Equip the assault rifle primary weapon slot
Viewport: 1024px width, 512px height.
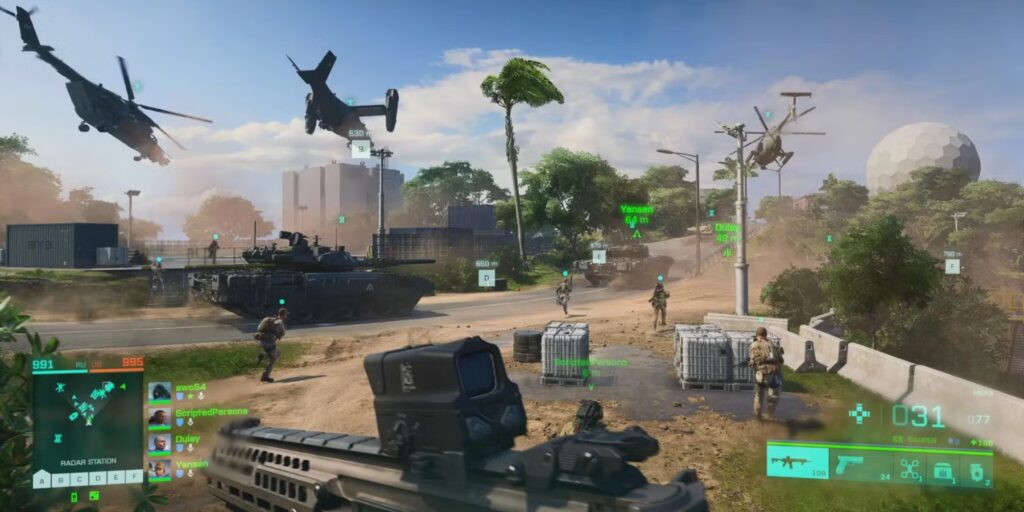pyautogui.click(x=797, y=463)
